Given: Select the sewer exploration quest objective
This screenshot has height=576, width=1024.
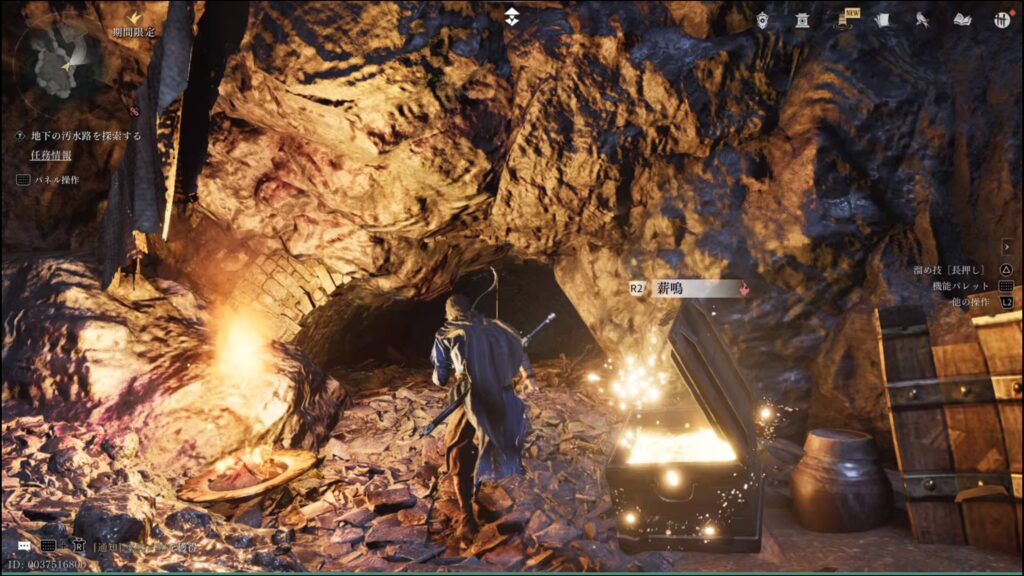Looking at the screenshot, I should 85,135.
